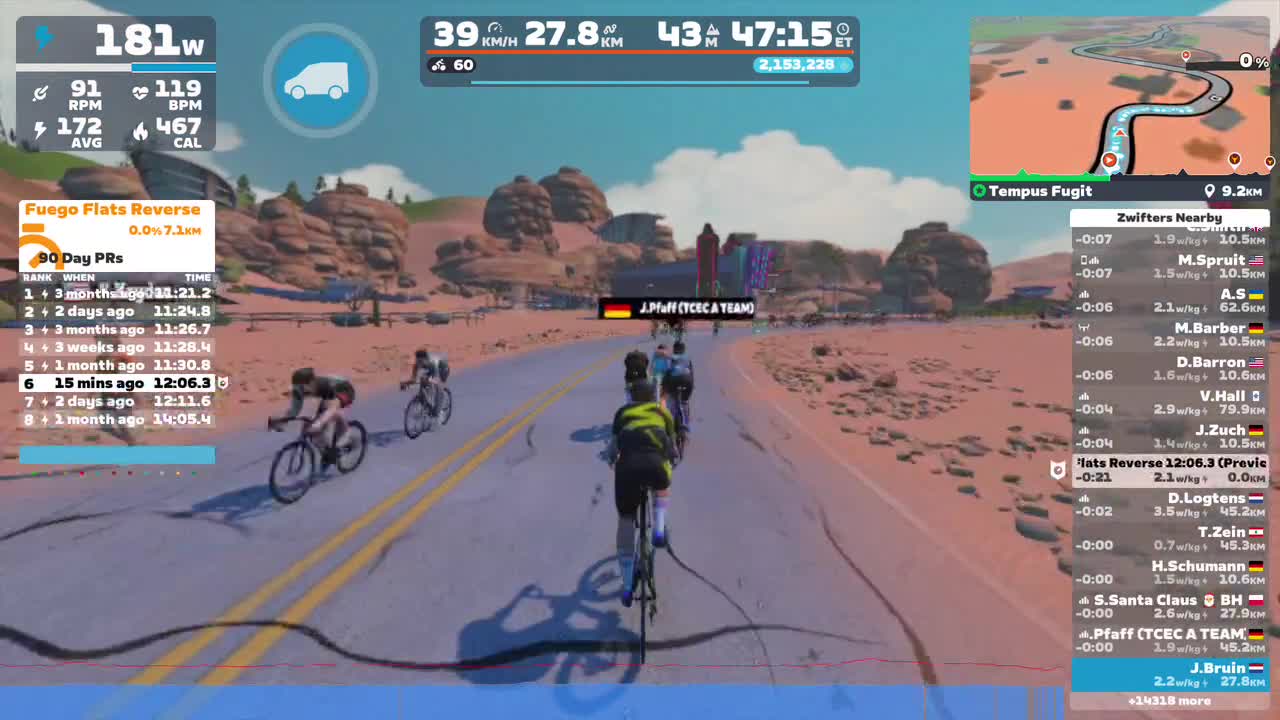Screen dimensions: 1280x720
Task: Click the smartphone icon next to M.Spruit
Action: point(1086,258)
